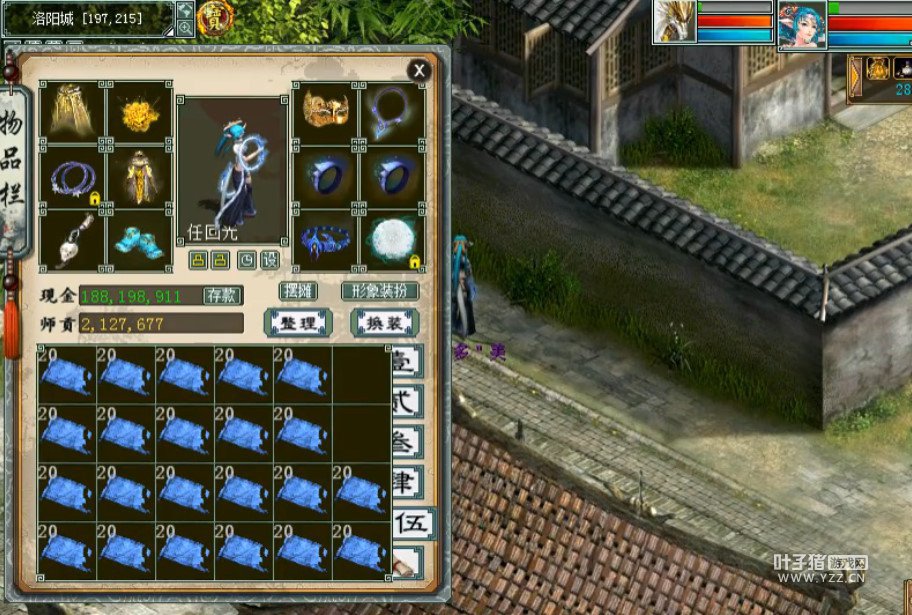The image size is (912, 615).
Task: Open 形象装扮 appearance outfit
Action: 380,291
